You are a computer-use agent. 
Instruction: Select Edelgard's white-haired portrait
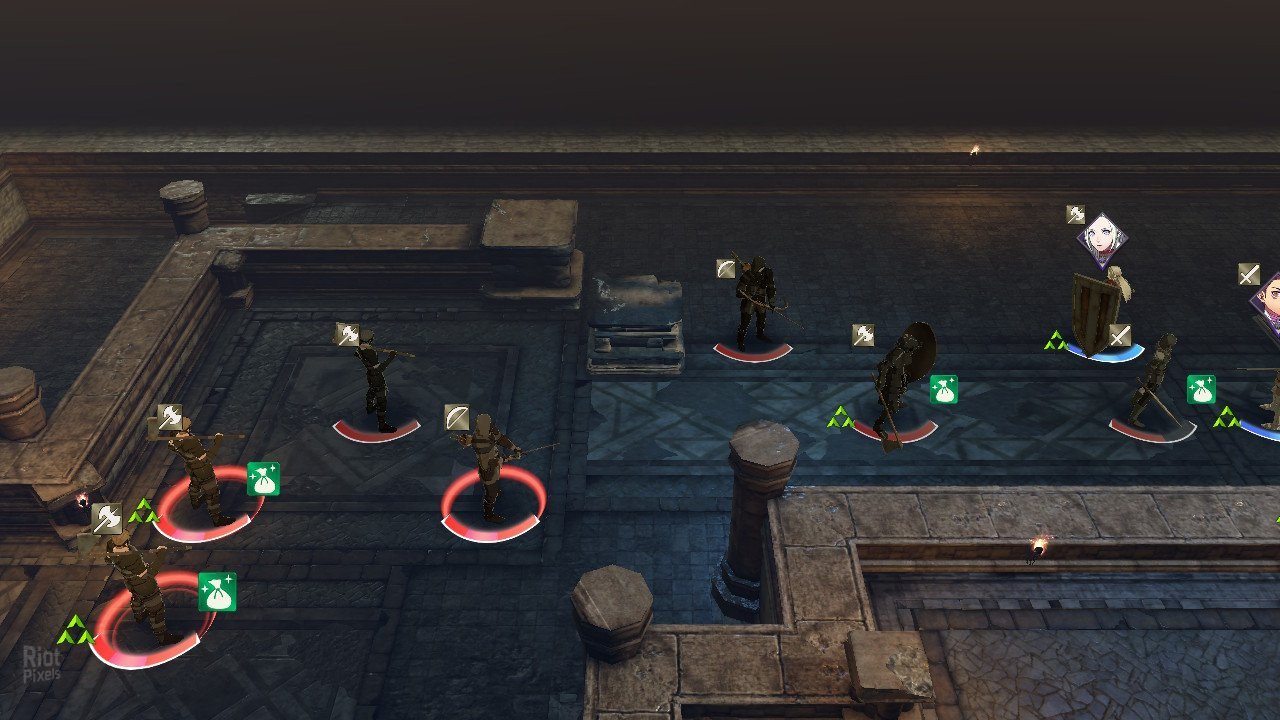coord(1101,240)
